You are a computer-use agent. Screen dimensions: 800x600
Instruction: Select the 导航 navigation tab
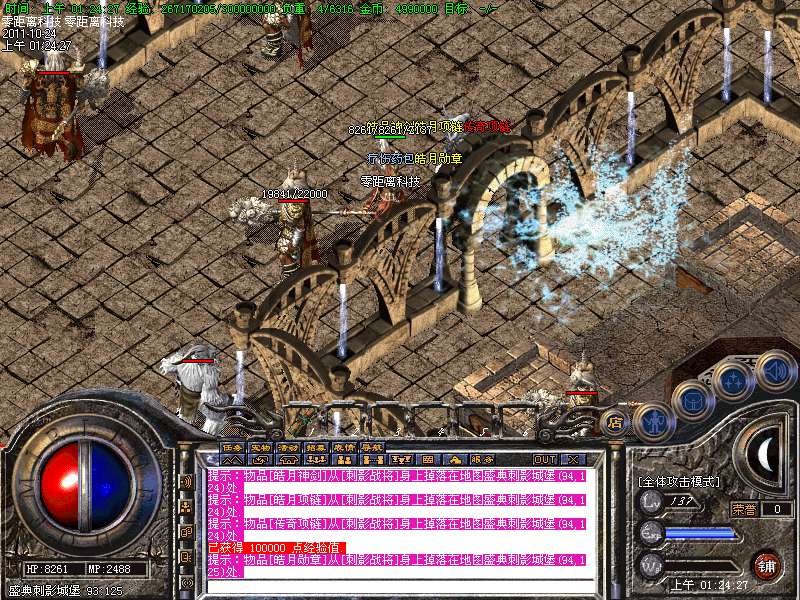coord(372,447)
